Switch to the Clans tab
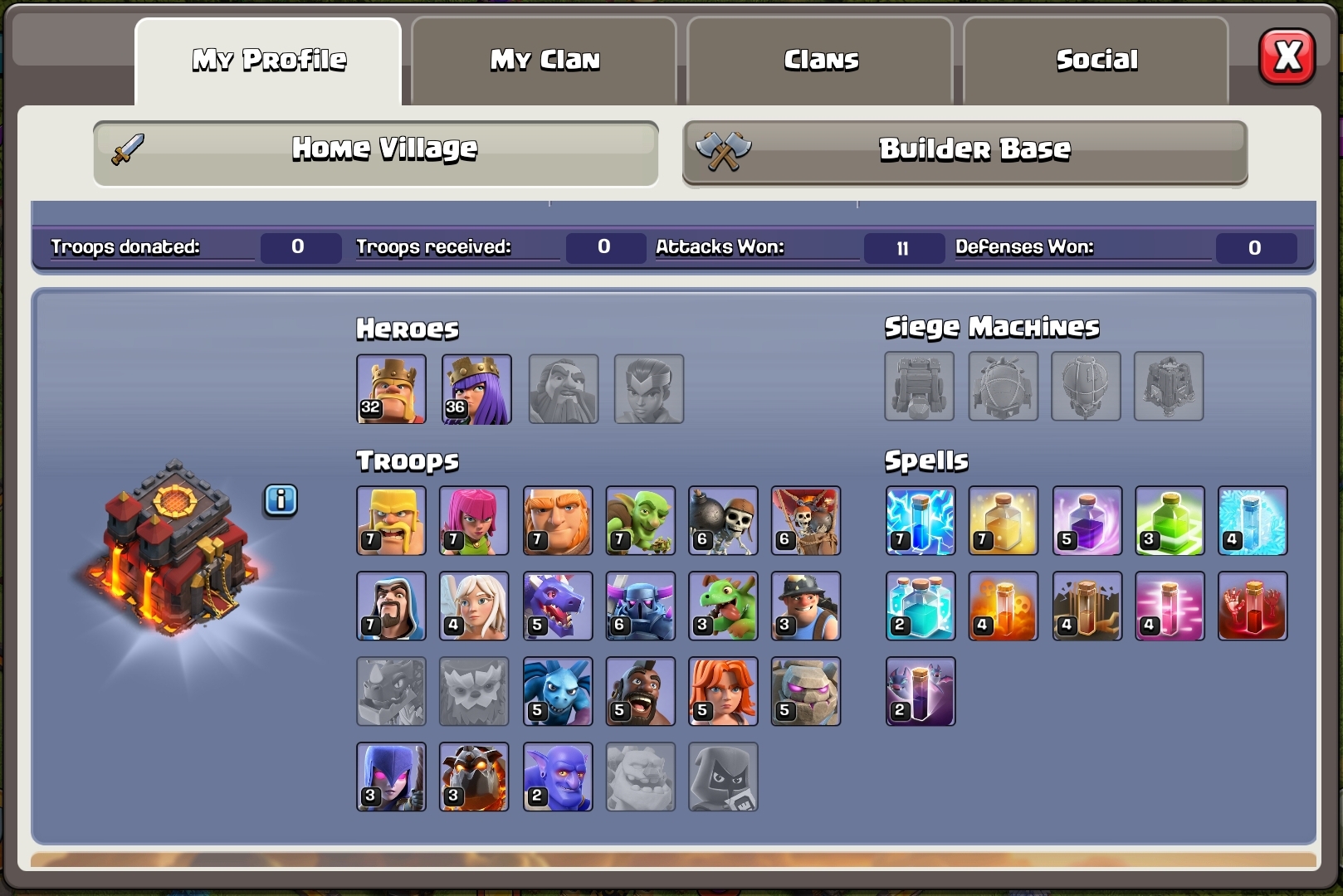This screenshot has width=1343, height=896. (x=820, y=59)
